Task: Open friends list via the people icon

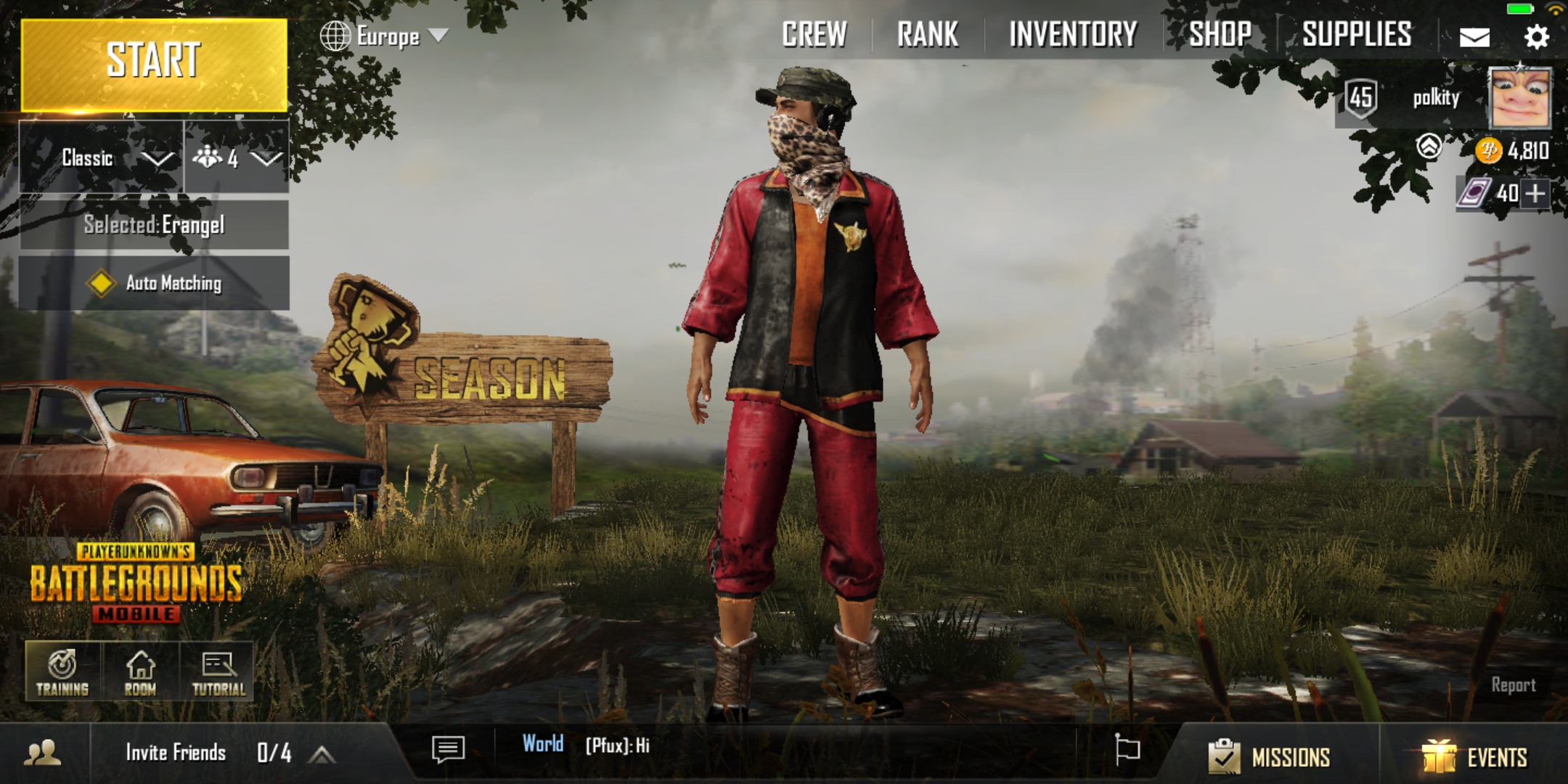Action: (x=41, y=753)
